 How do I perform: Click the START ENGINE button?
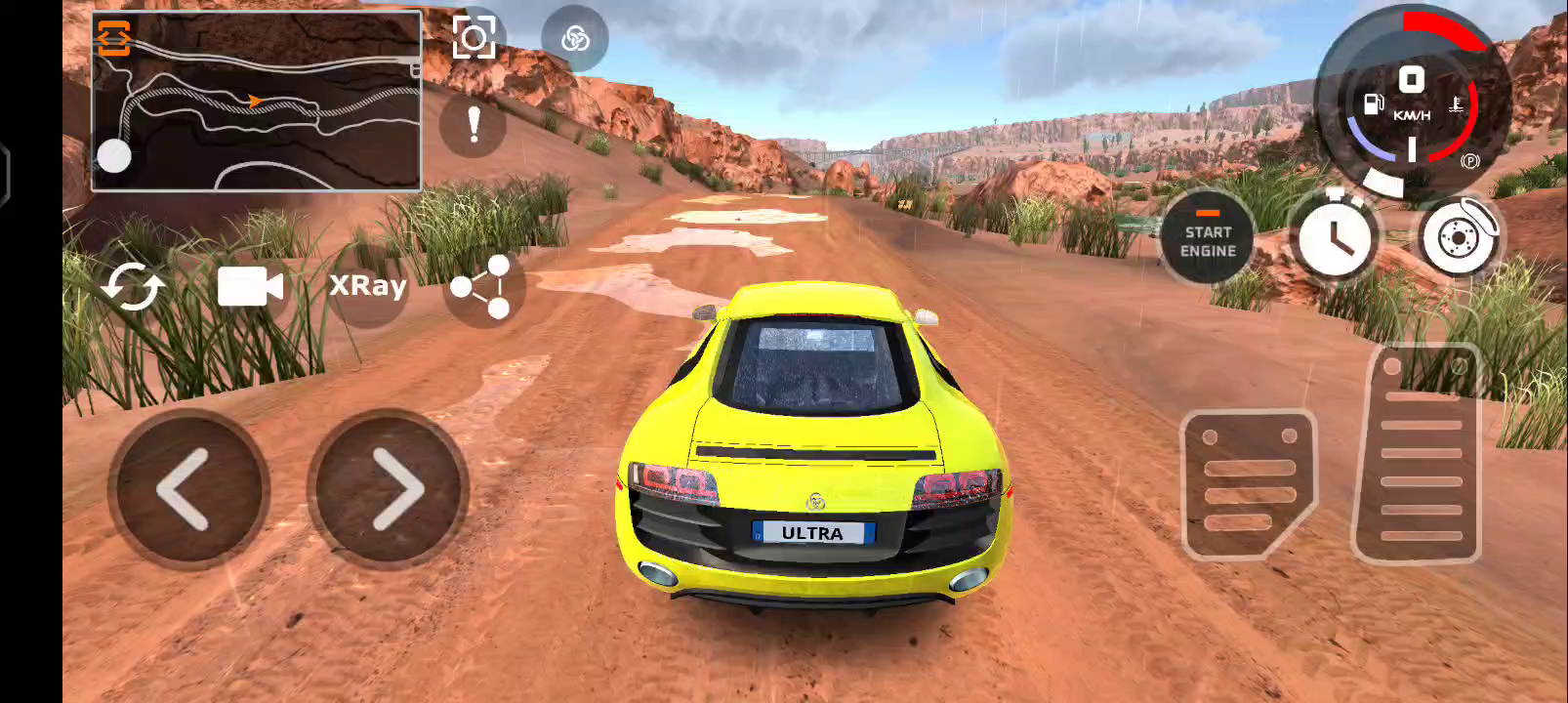pyautogui.click(x=1208, y=238)
